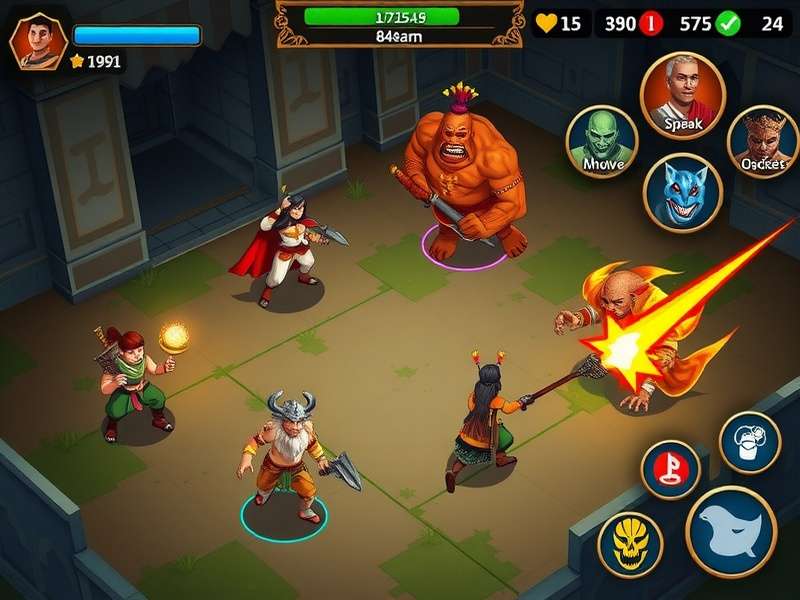Select the blue grinning demon cat portrait
Viewport: 800px width, 600px height.
pyautogui.click(x=682, y=193)
